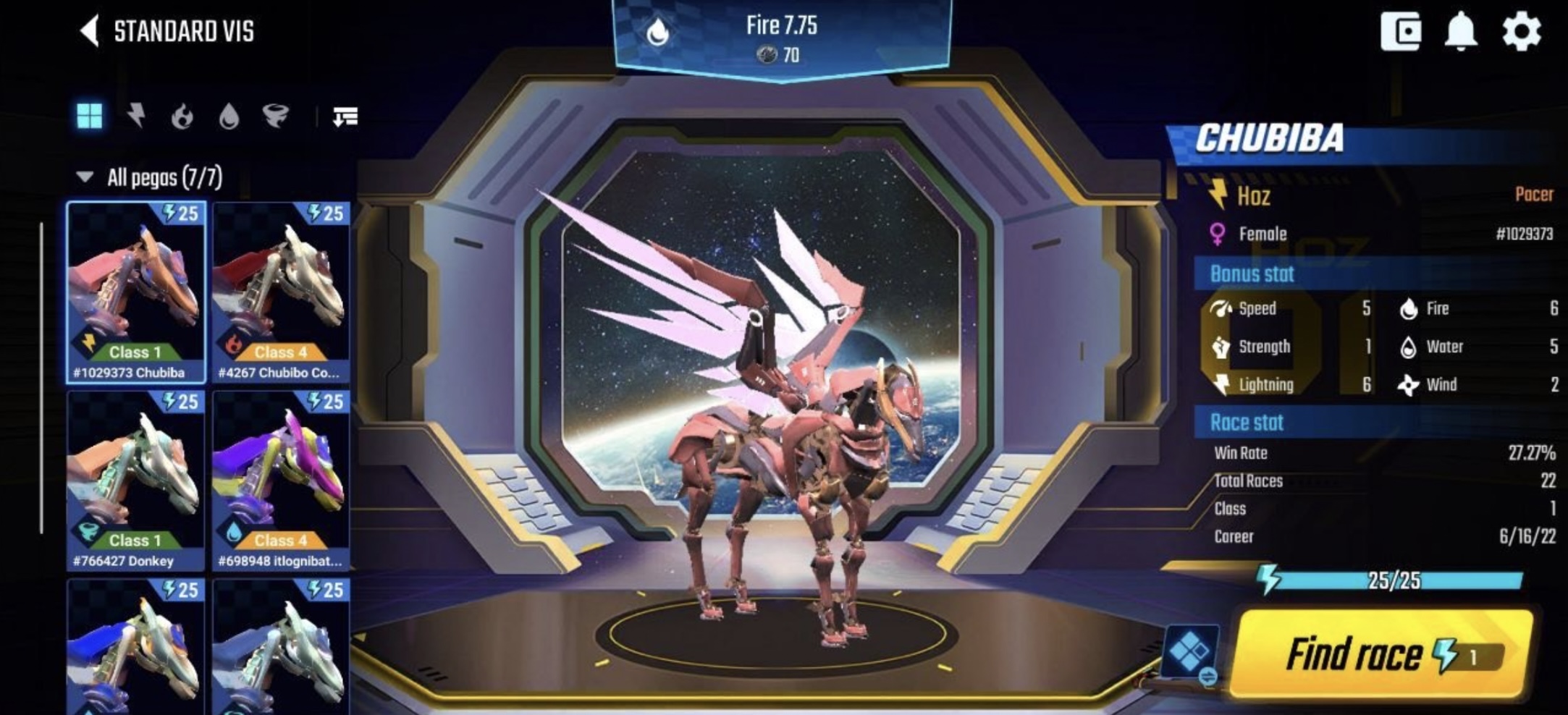The height and width of the screenshot is (715, 1568).
Task: Open the sort order options
Action: [345, 116]
